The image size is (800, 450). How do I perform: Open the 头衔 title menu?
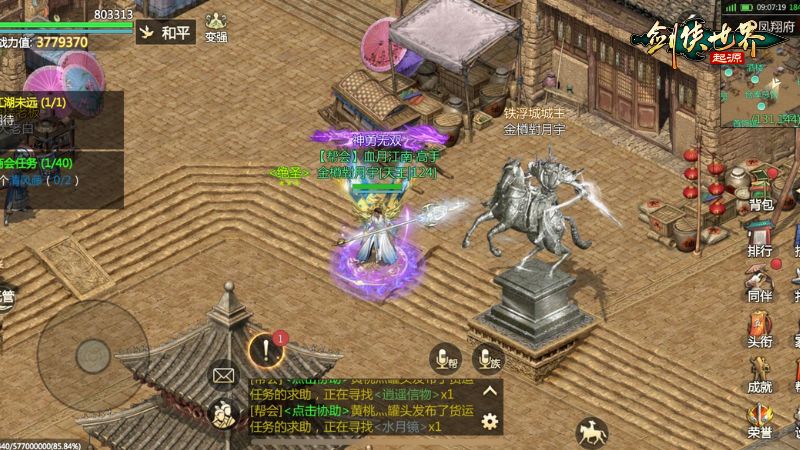pyautogui.click(x=760, y=328)
